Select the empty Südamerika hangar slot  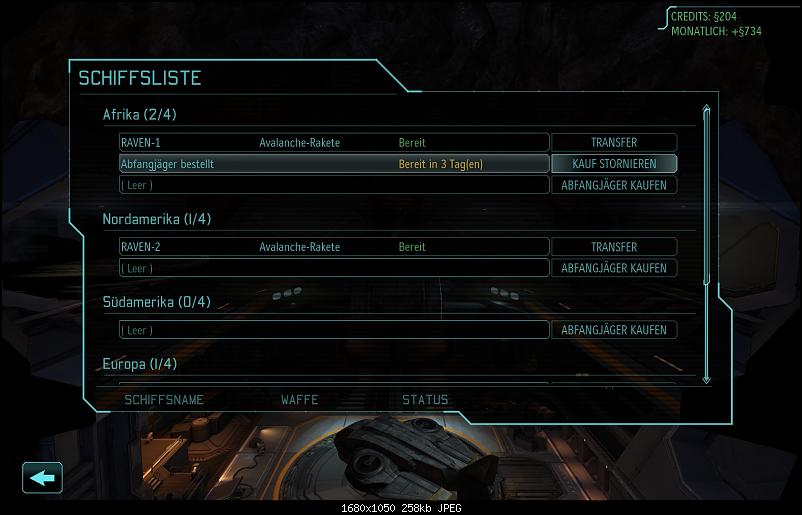[x=334, y=330]
